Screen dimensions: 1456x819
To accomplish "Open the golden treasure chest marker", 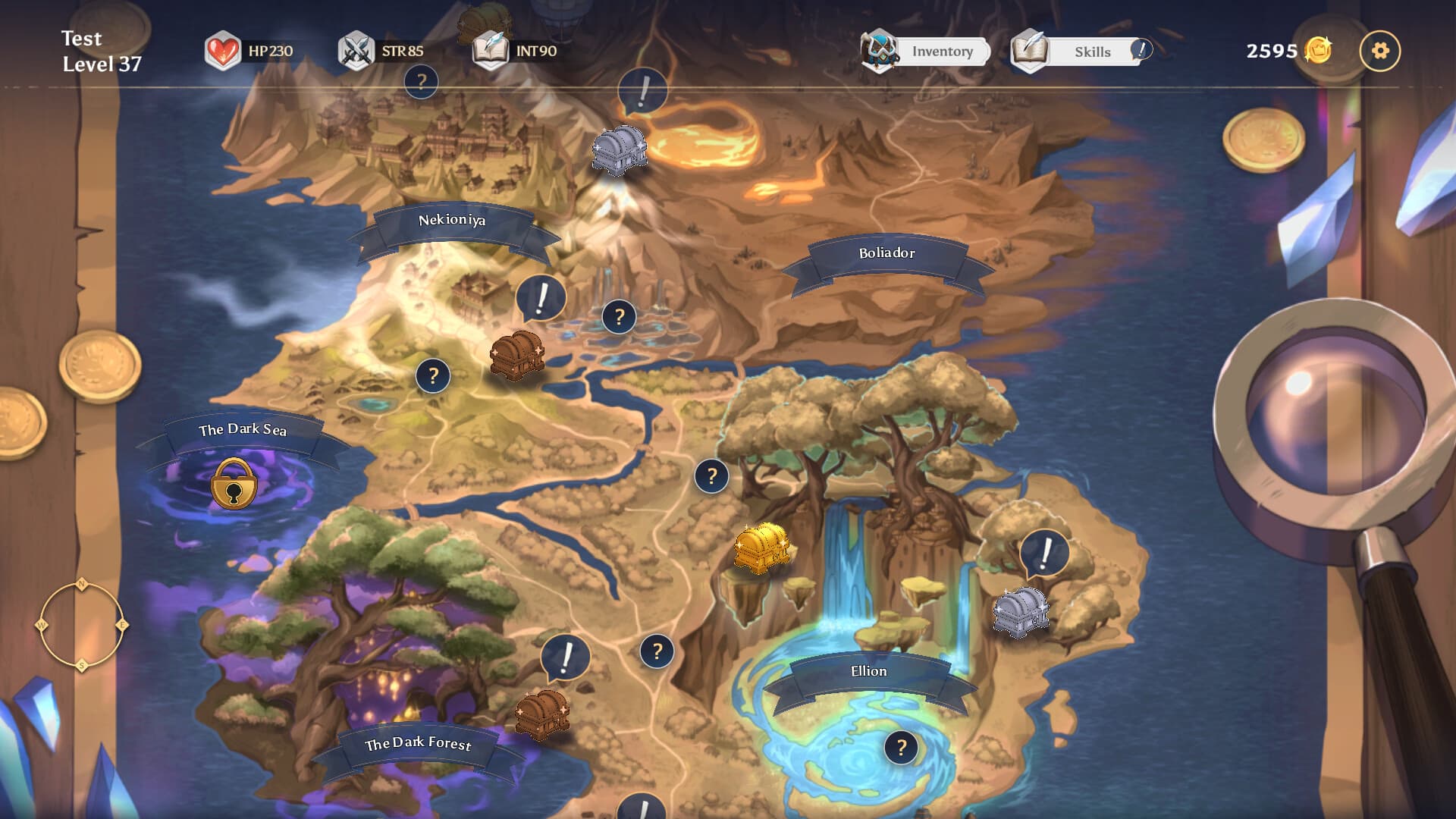I will point(761,548).
